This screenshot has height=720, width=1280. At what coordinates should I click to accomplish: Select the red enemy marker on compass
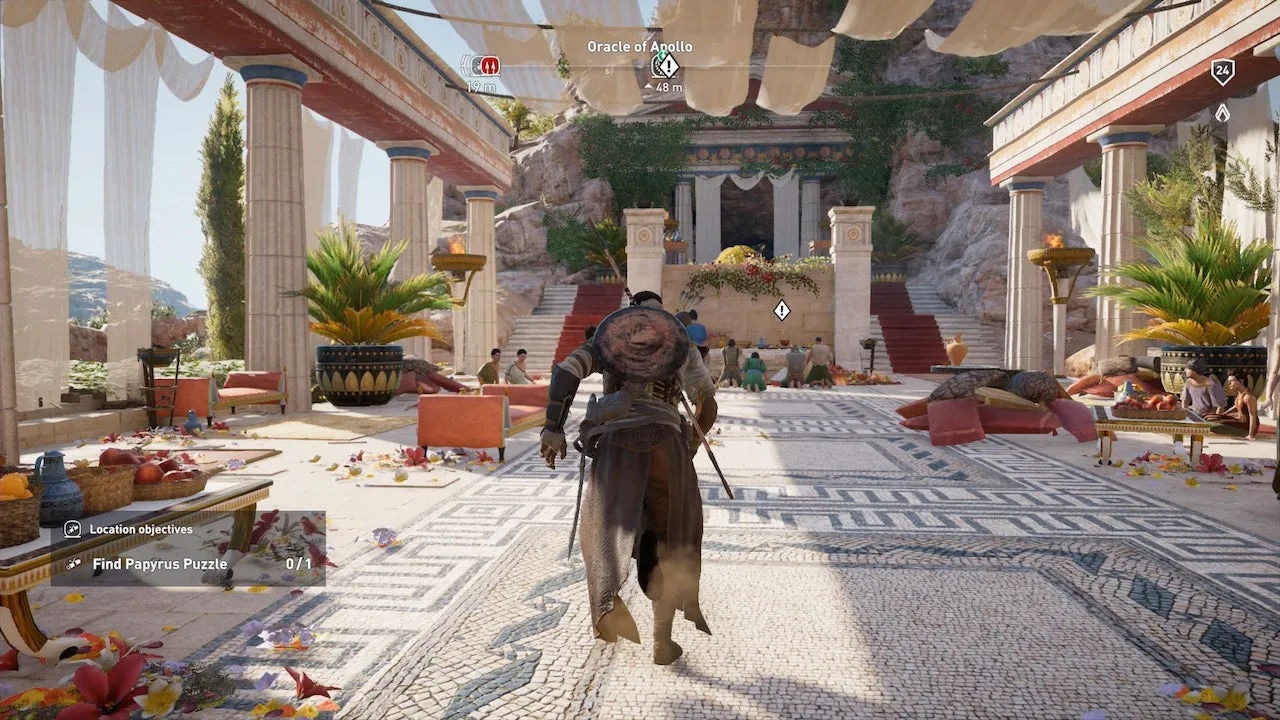(487, 66)
